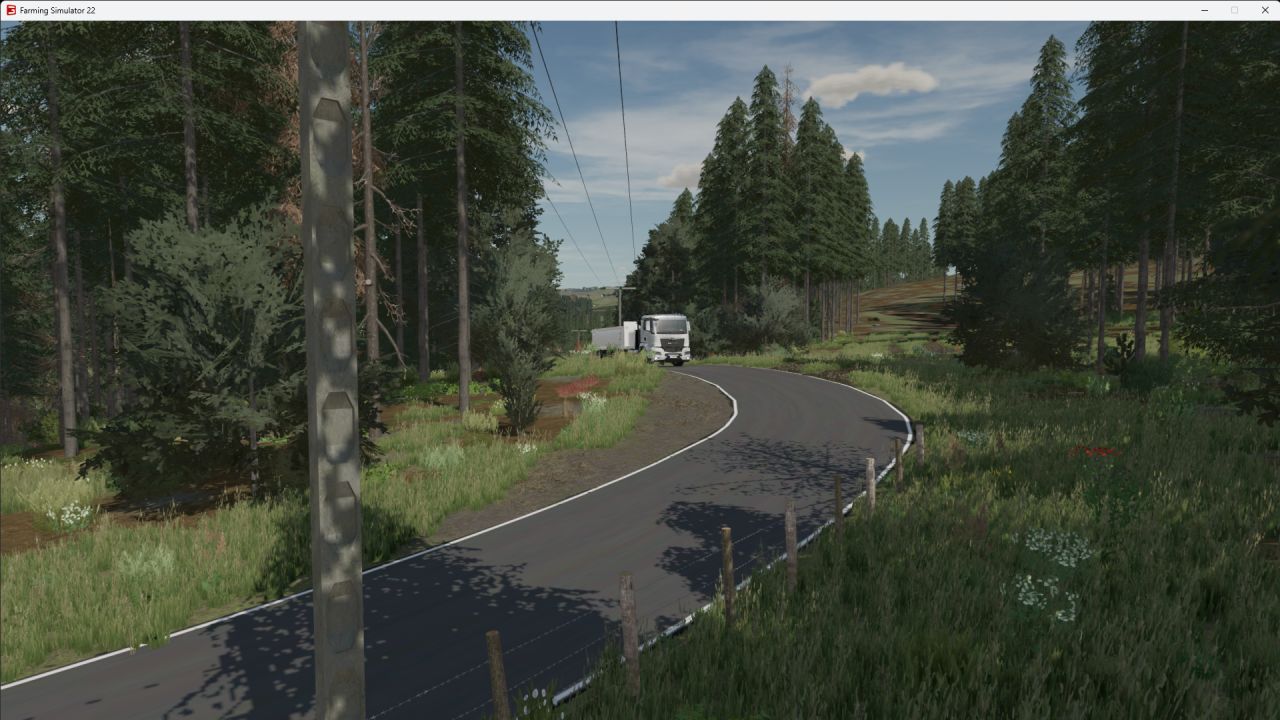Image resolution: width=1280 pixels, height=720 pixels.
Task: Close the Farming Simulator 22 window
Action: point(1264,9)
